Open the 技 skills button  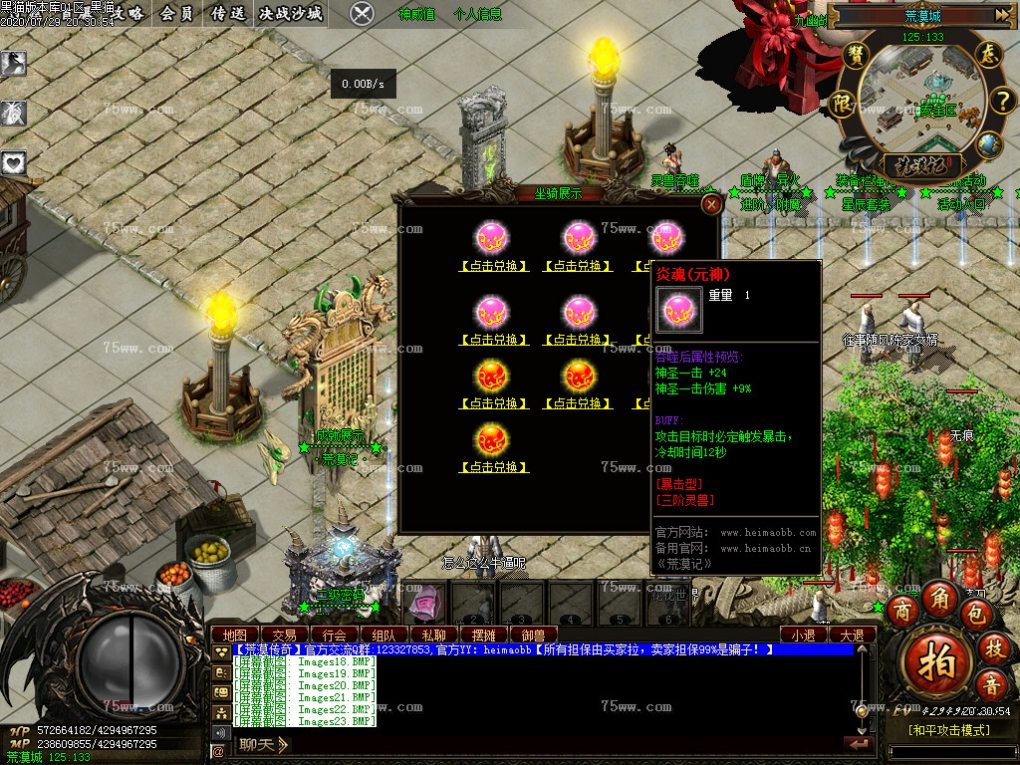(993, 648)
